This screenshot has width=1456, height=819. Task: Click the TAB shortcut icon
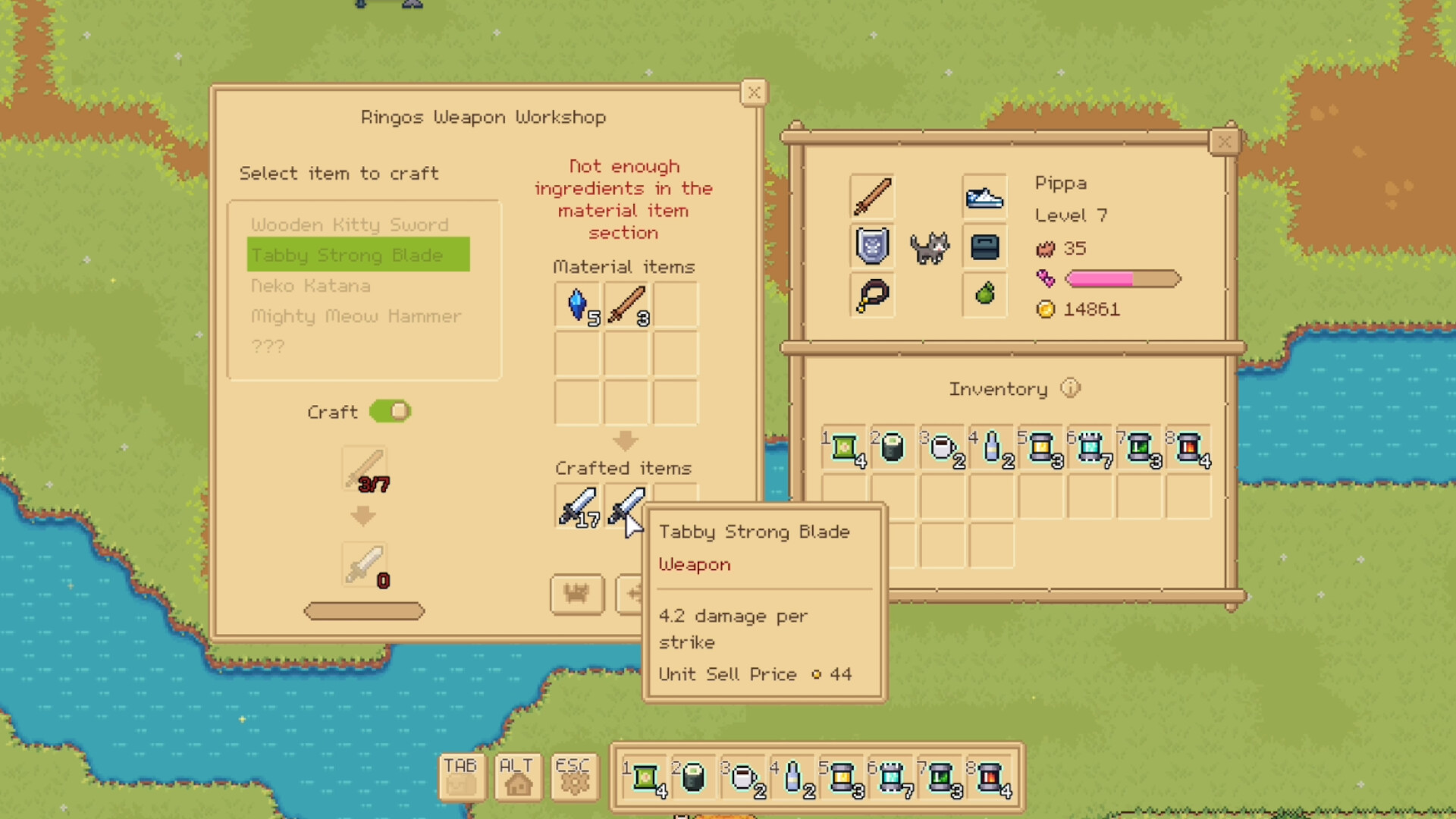[x=461, y=777]
